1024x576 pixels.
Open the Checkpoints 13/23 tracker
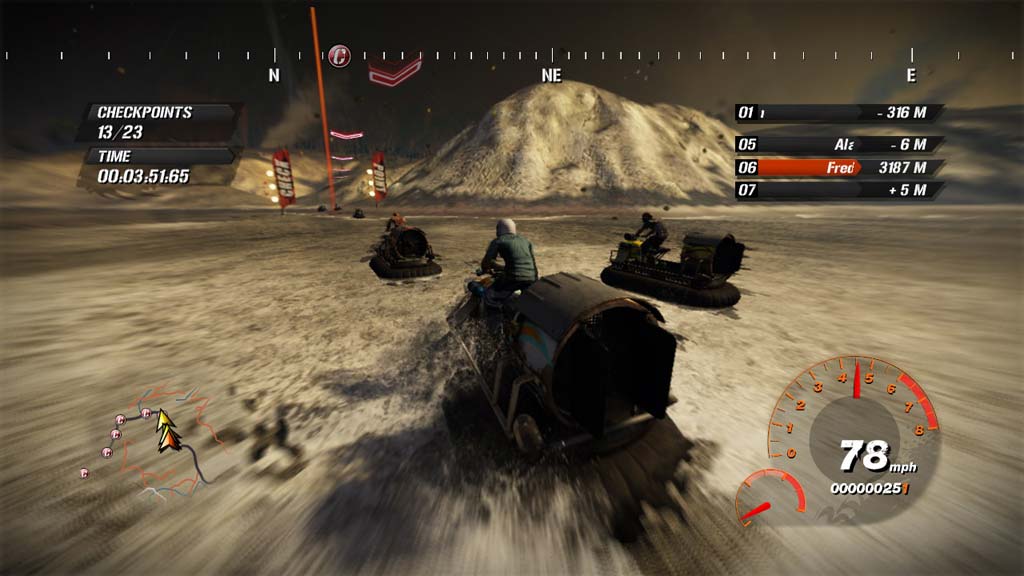(x=160, y=122)
